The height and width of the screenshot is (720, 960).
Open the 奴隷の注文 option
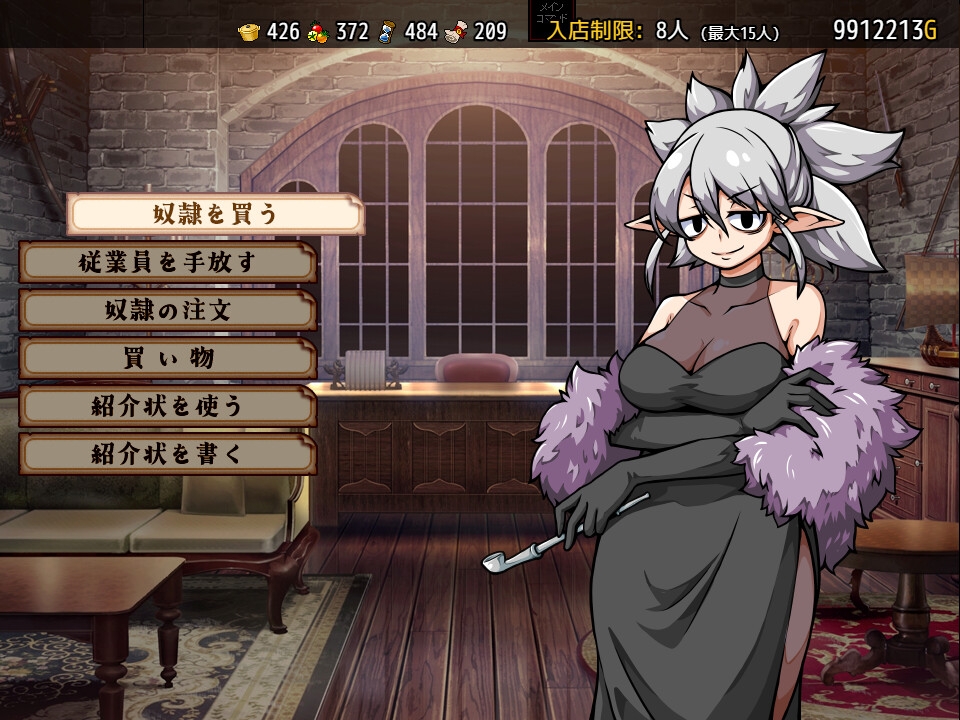point(168,310)
